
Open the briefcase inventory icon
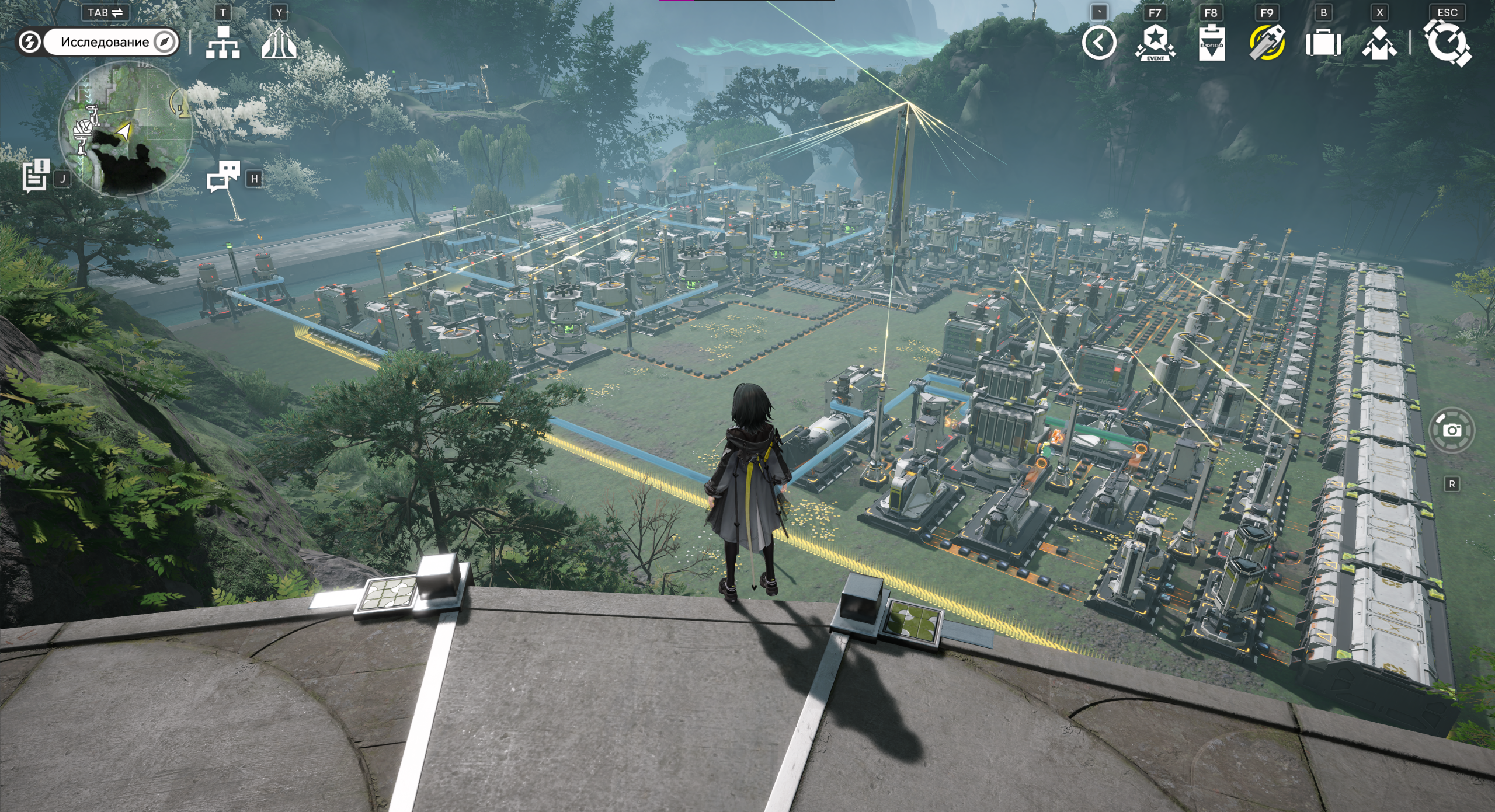point(1323,43)
